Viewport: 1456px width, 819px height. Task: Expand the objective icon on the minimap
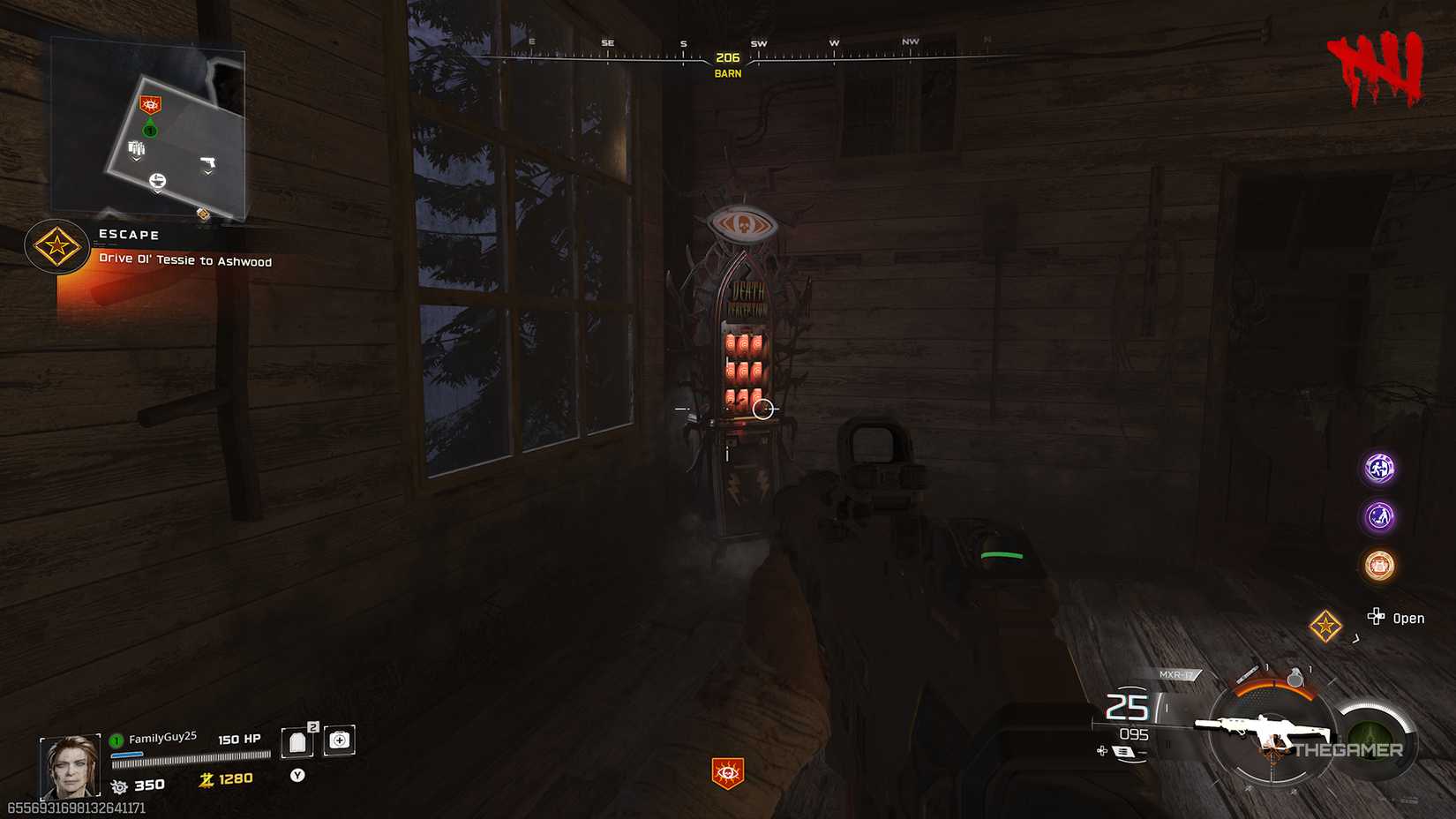(151, 105)
